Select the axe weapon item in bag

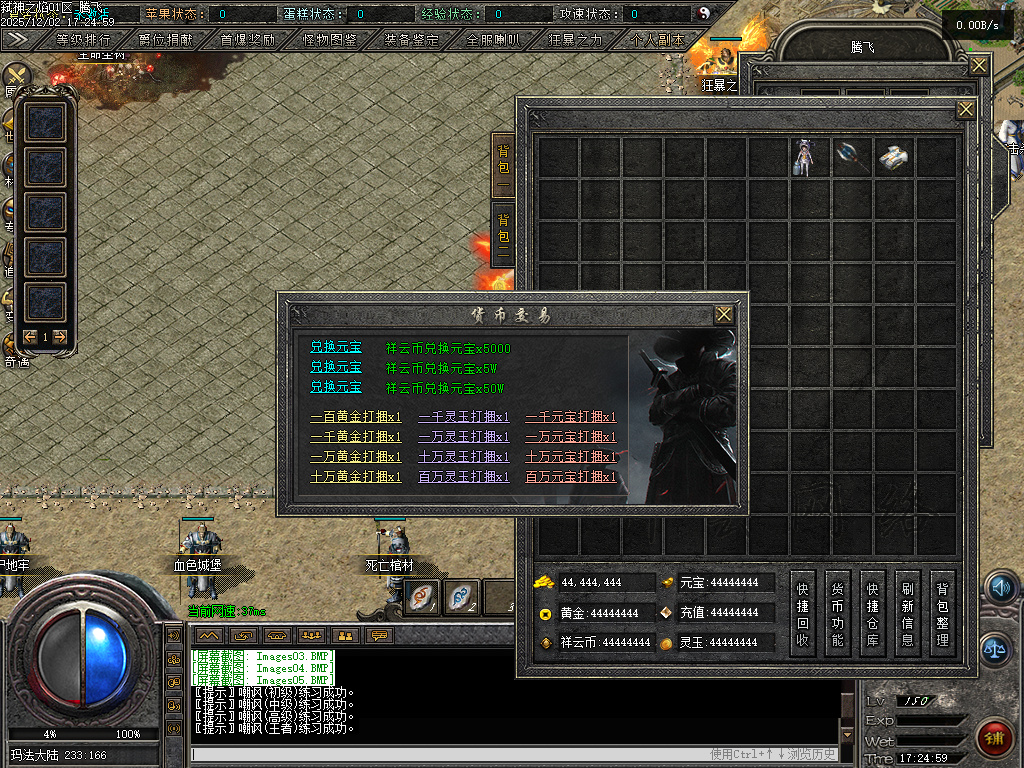tap(851, 157)
